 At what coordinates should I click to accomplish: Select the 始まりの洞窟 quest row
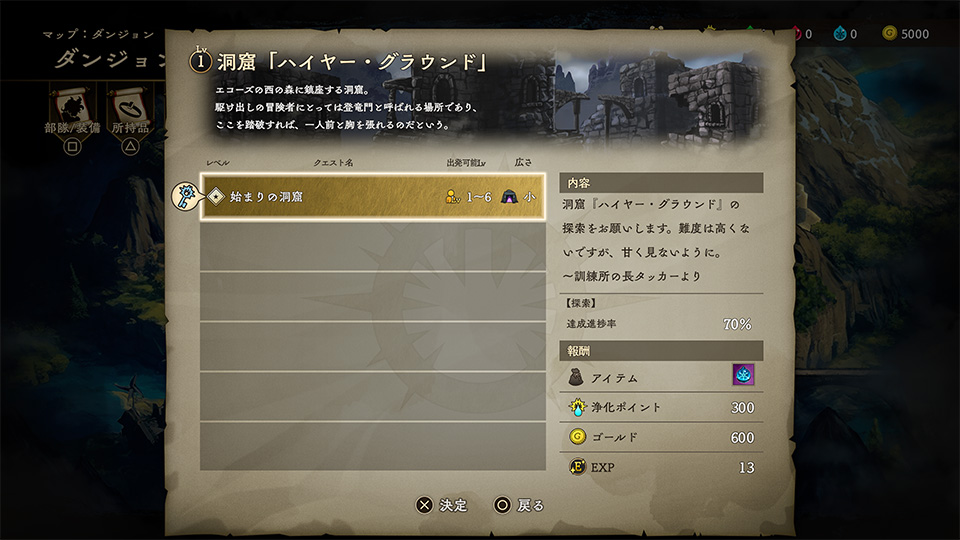click(x=372, y=197)
